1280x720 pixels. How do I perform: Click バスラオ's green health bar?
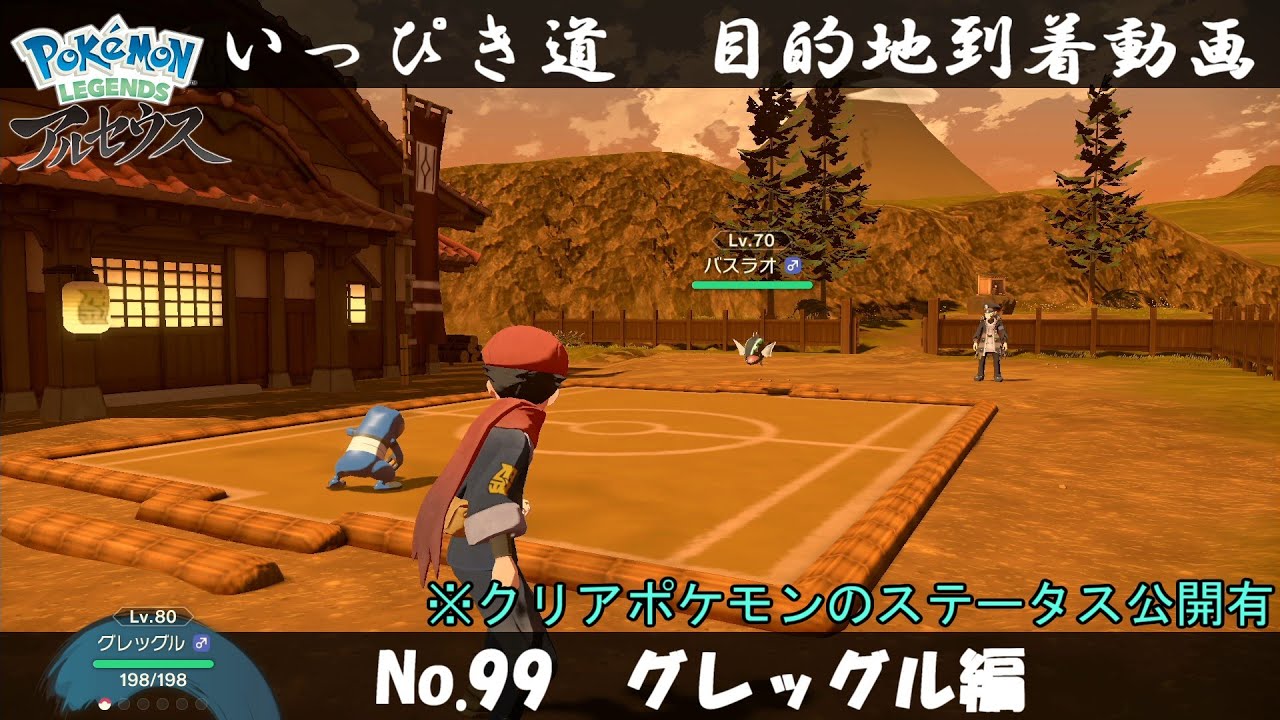point(752,285)
